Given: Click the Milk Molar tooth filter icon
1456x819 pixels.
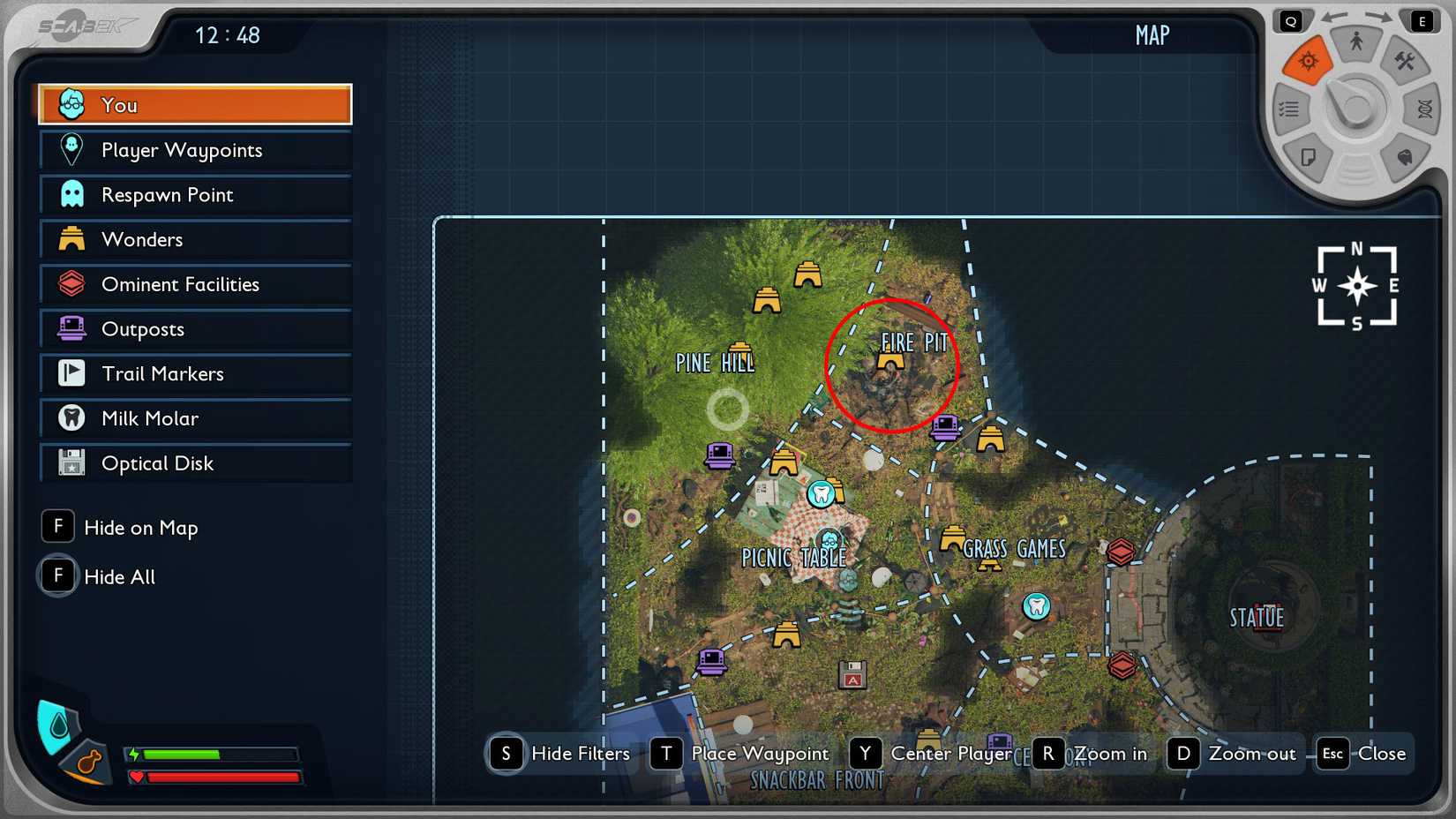Looking at the screenshot, I should pyautogui.click(x=70, y=417).
